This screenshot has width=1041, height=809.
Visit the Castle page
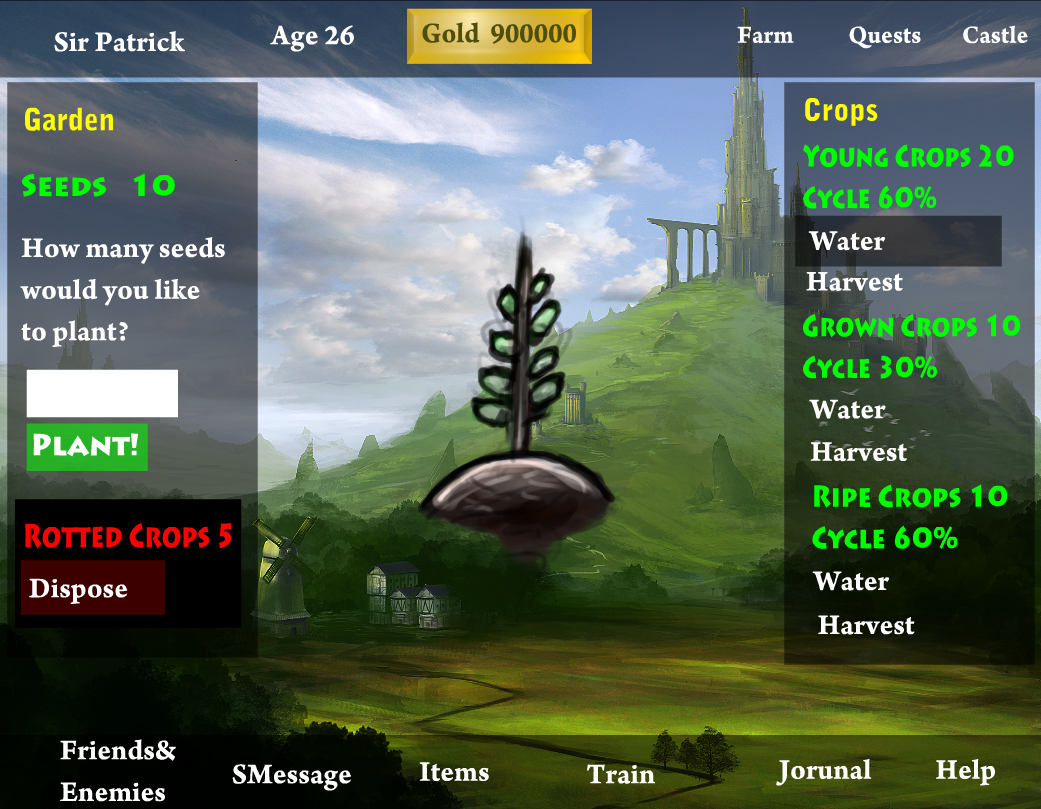tap(994, 35)
